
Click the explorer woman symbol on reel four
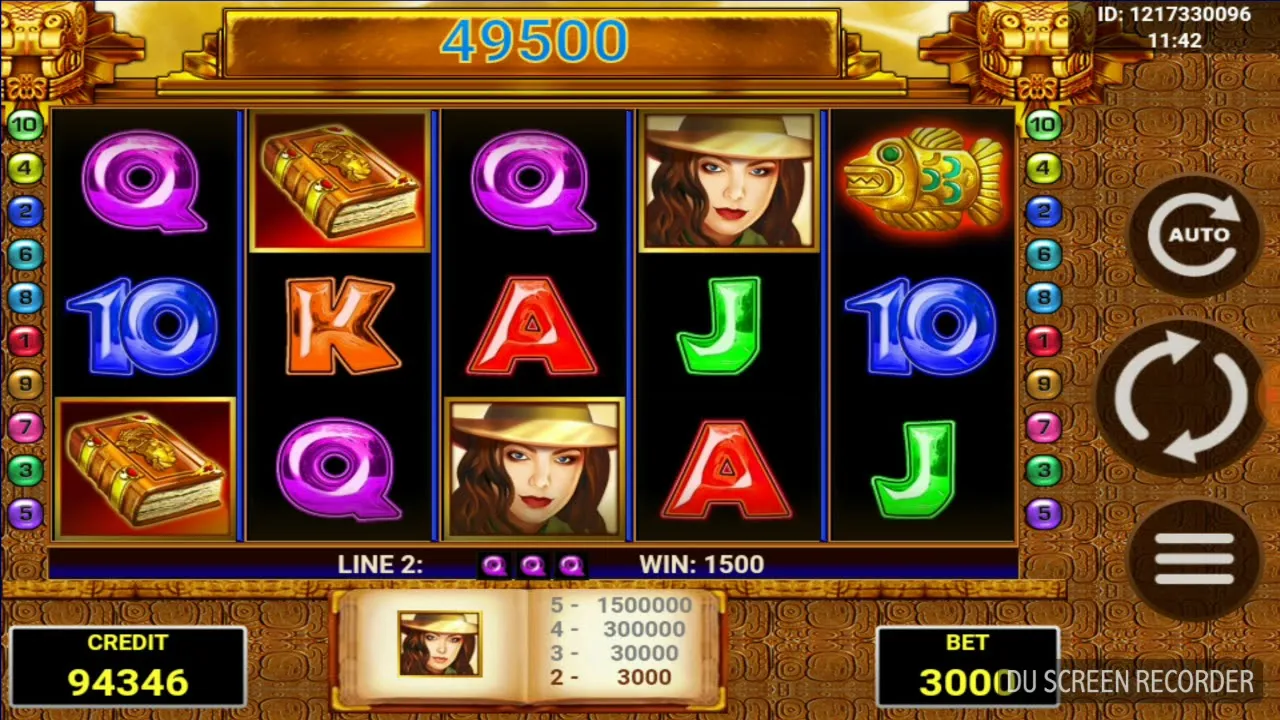pos(729,181)
